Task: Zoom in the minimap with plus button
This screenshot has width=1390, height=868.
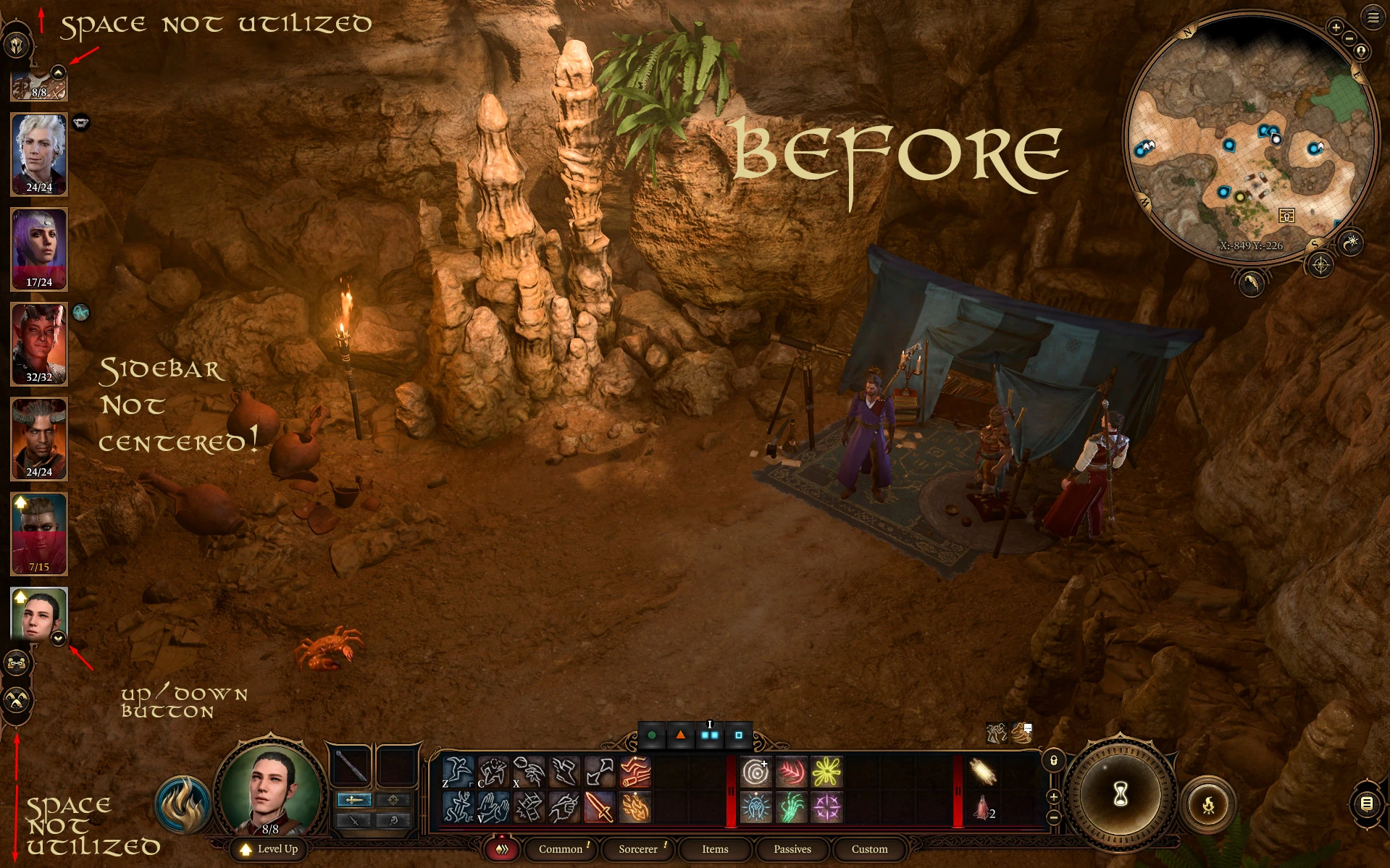Action: 1336,28
